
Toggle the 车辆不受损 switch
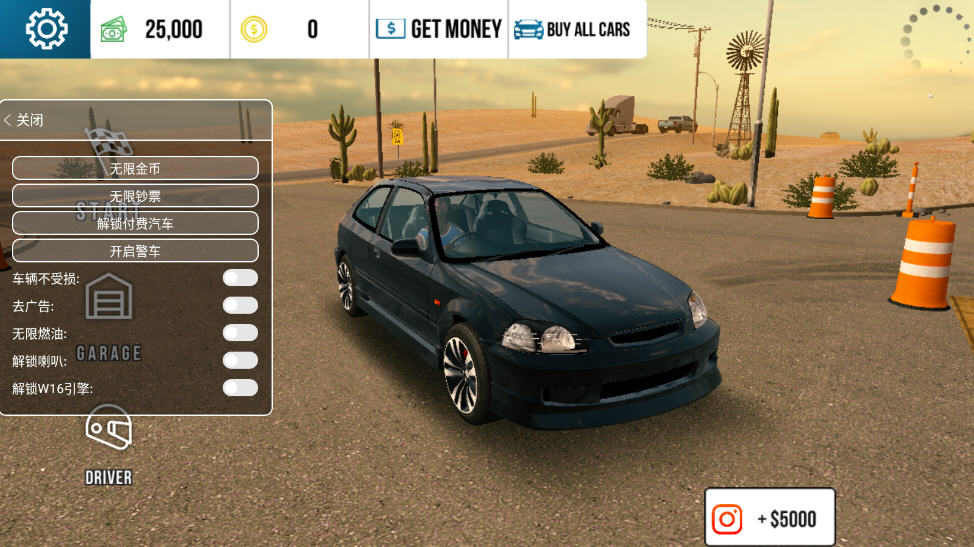pyautogui.click(x=240, y=278)
